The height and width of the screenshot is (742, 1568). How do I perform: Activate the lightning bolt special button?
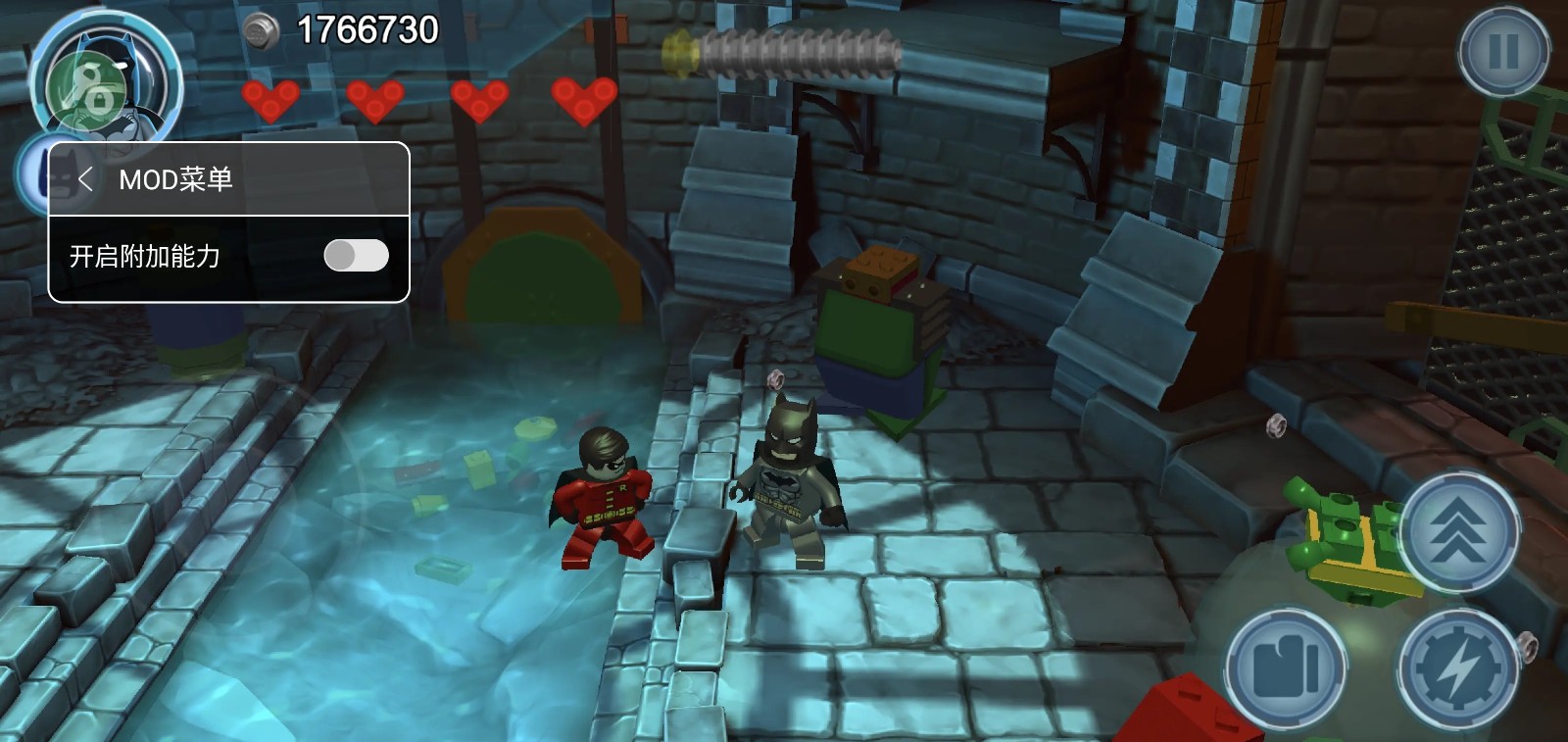1458,668
